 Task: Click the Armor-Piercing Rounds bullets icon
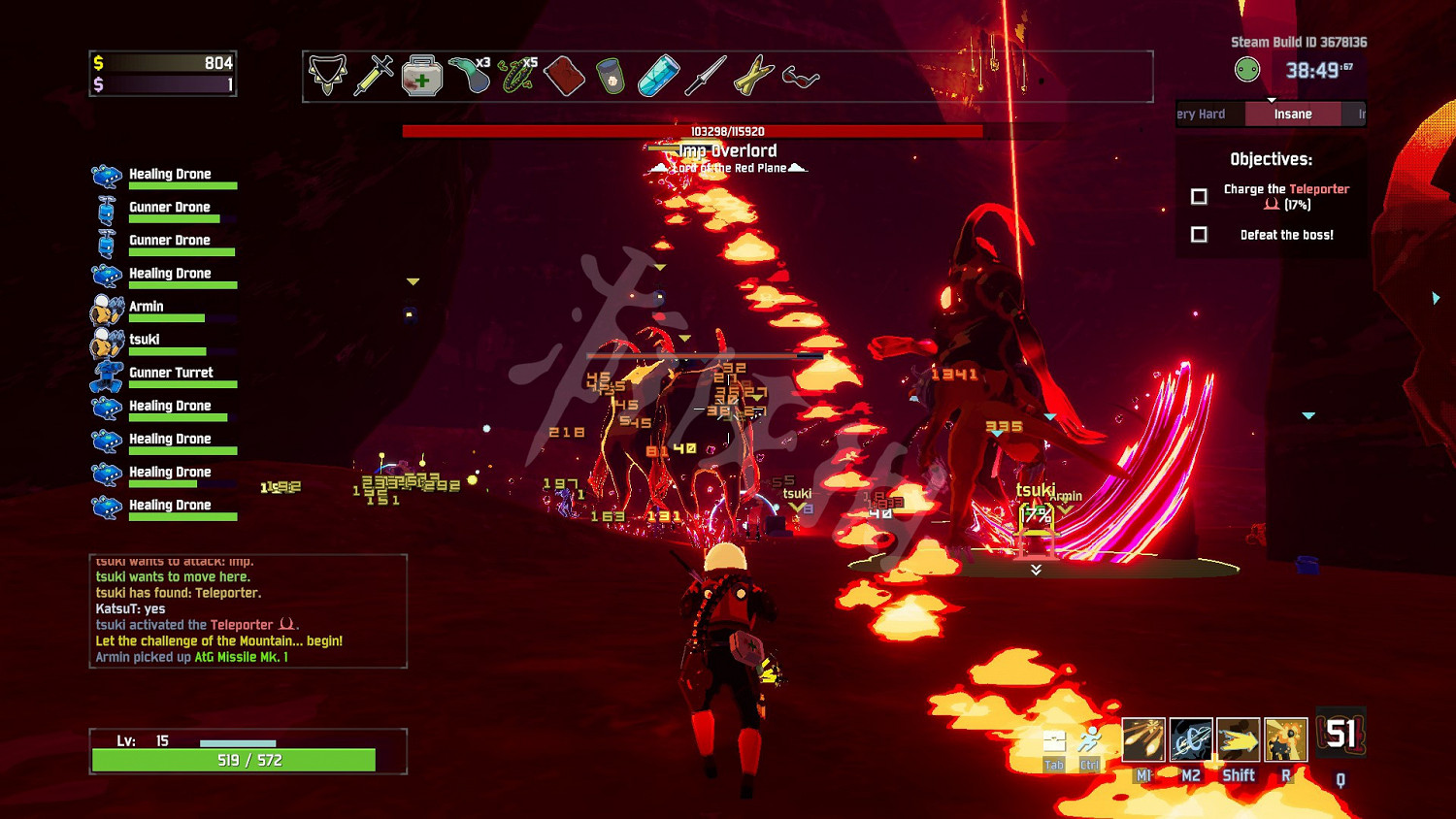pyautogui.click(x=753, y=76)
